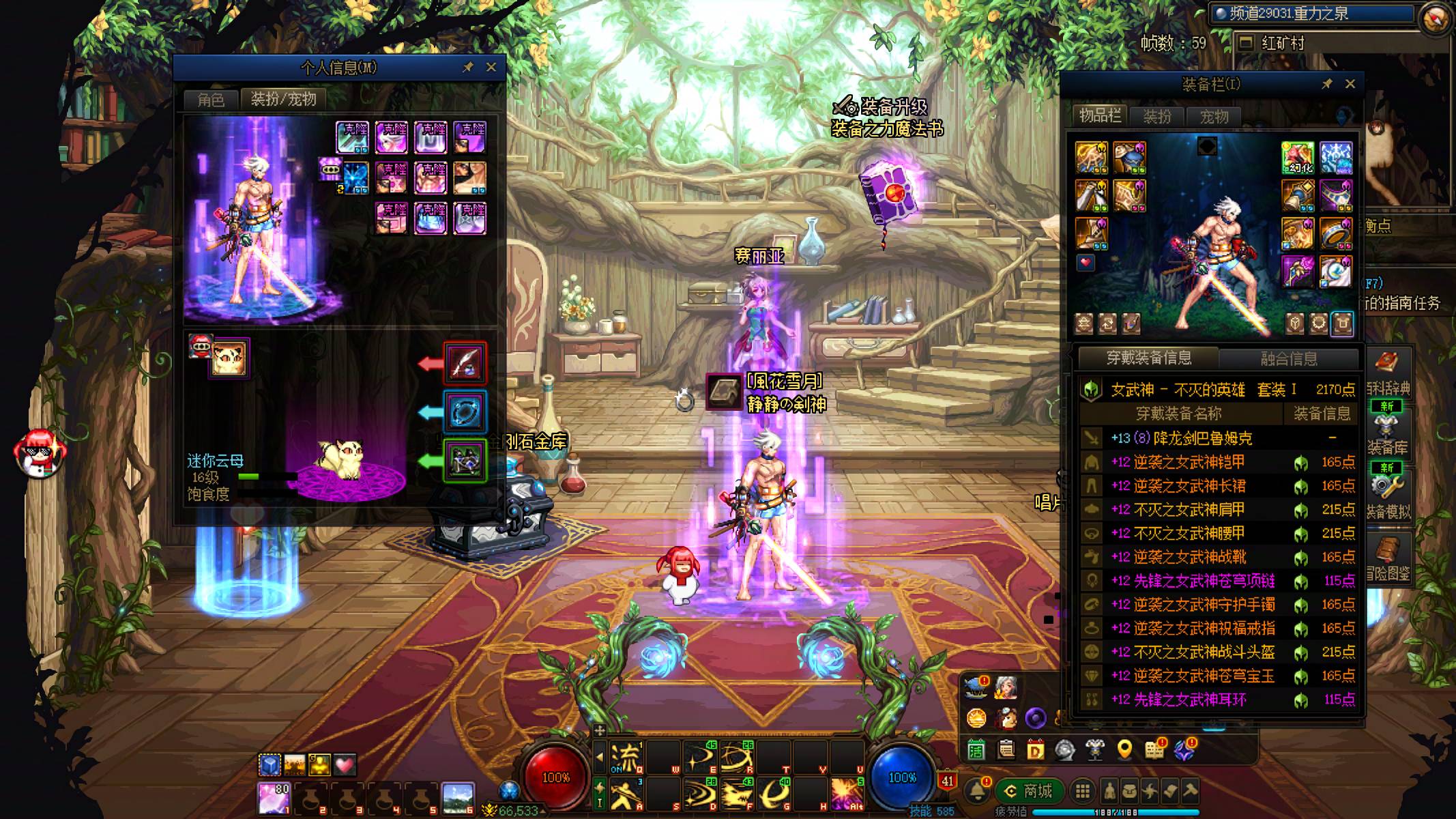Open the 百科辞典 encyclopedia
This screenshot has width=1456, height=819.
coord(1388,374)
